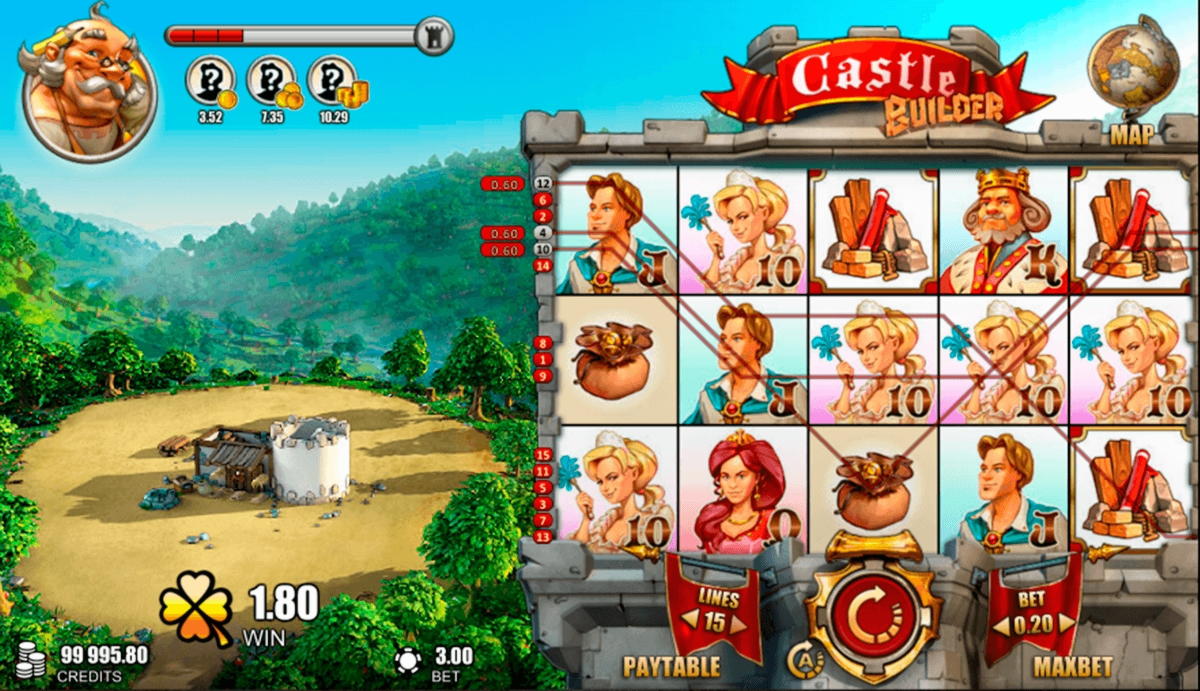The width and height of the screenshot is (1200, 691).
Task: Highlight payline number 13
Action: click(x=543, y=537)
